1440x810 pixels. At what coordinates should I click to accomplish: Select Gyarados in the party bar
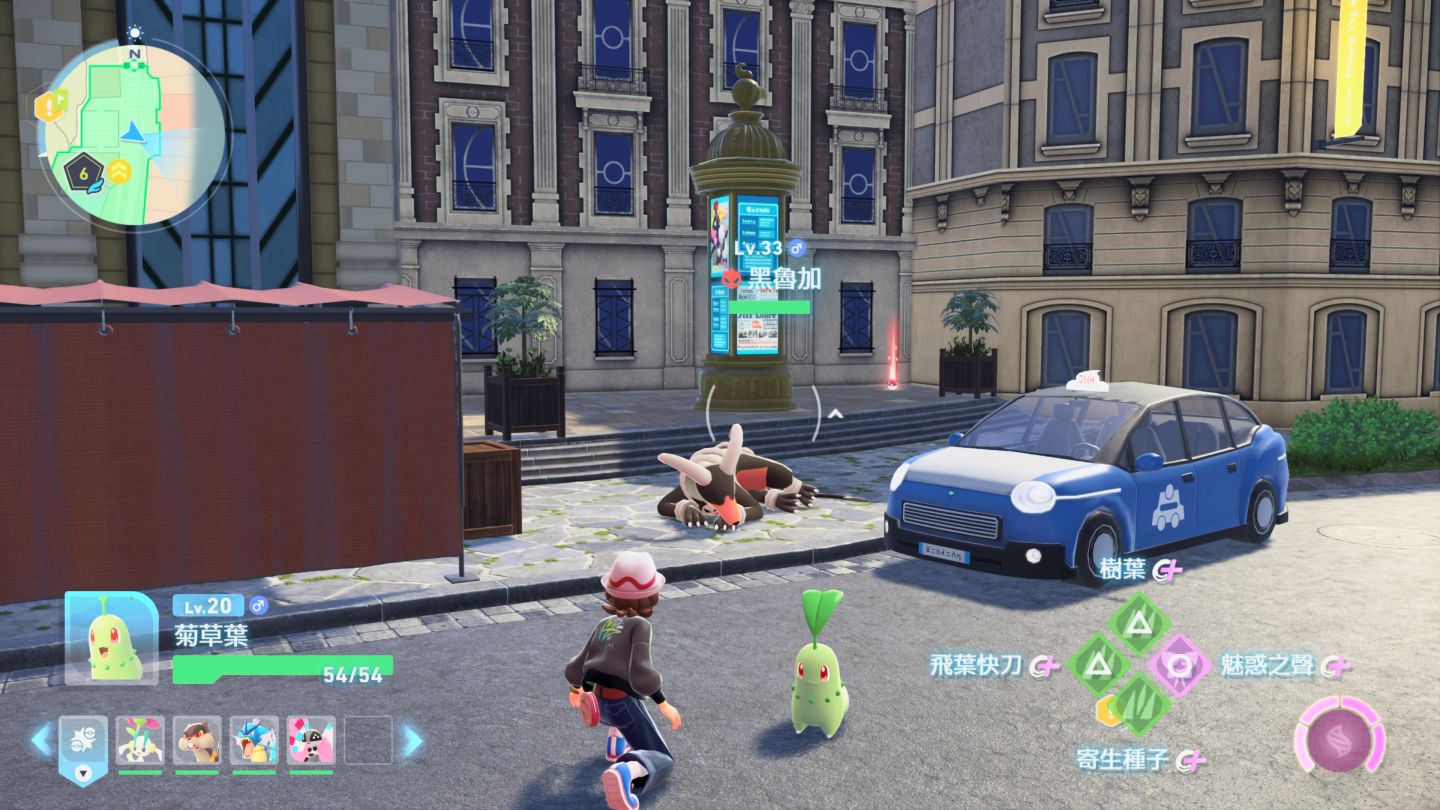[x=254, y=741]
